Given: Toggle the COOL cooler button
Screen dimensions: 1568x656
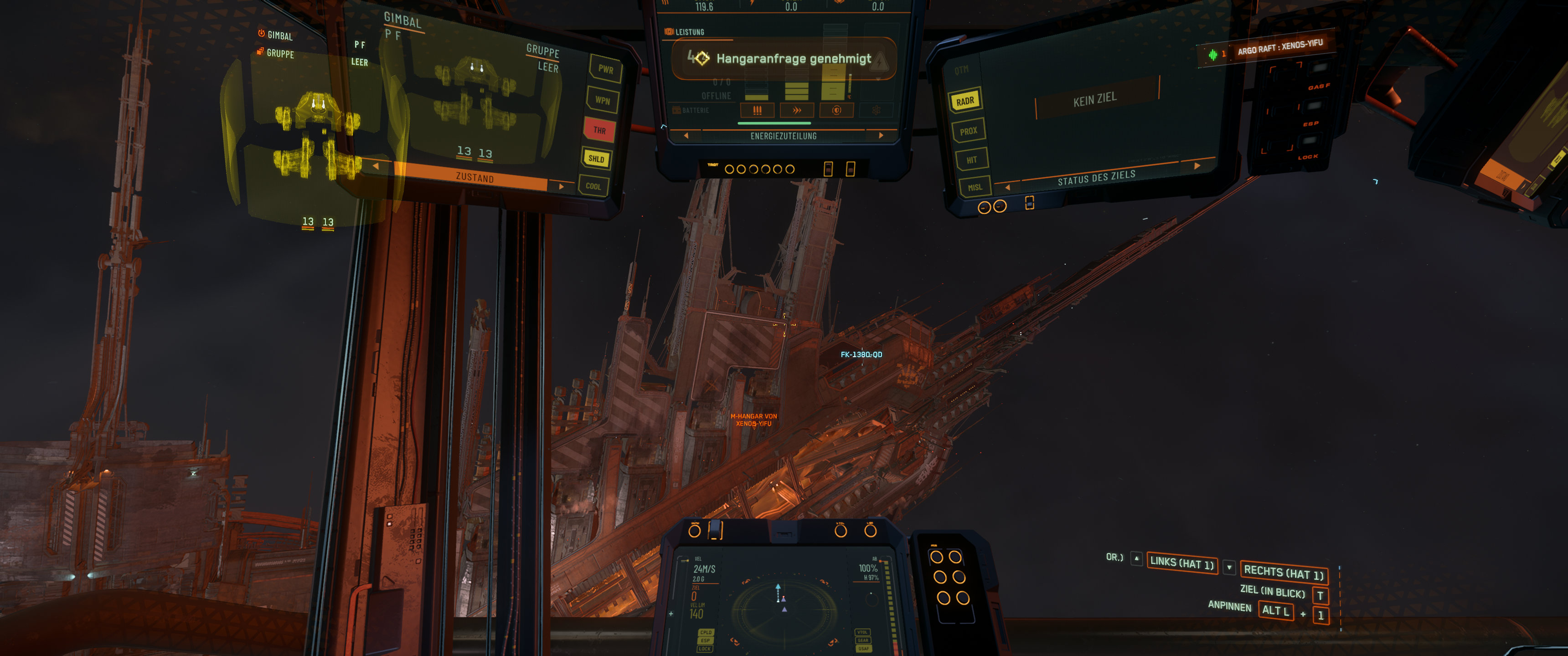Looking at the screenshot, I should (593, 186).
